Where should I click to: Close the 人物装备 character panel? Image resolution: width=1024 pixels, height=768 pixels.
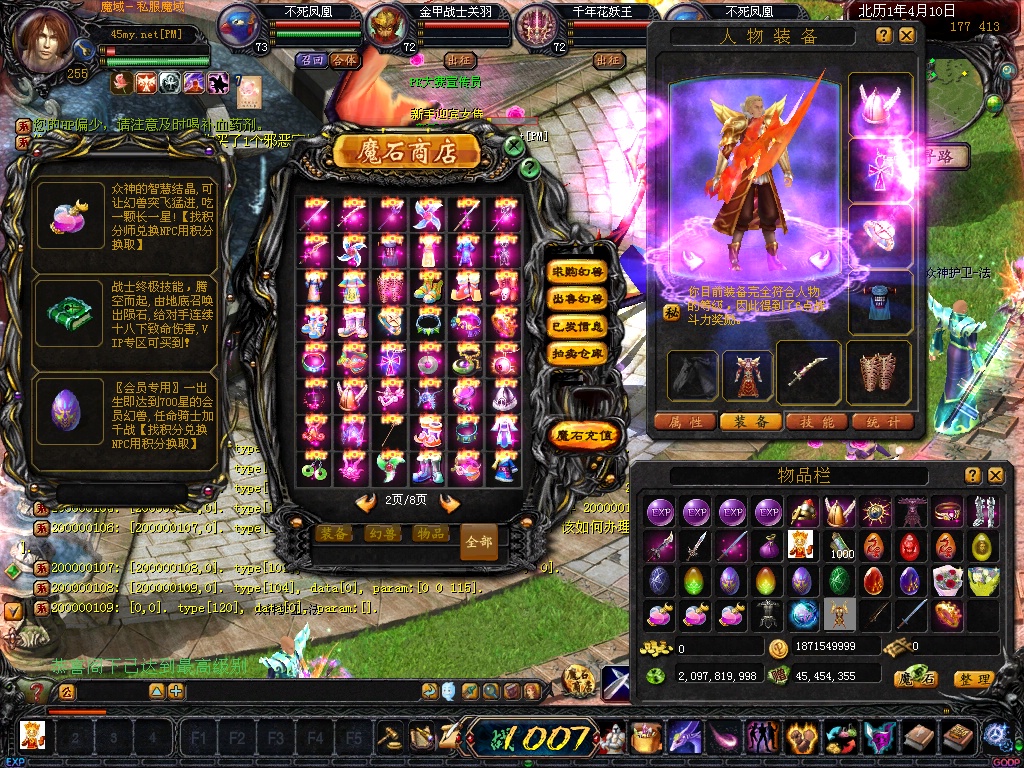[906, 35]
